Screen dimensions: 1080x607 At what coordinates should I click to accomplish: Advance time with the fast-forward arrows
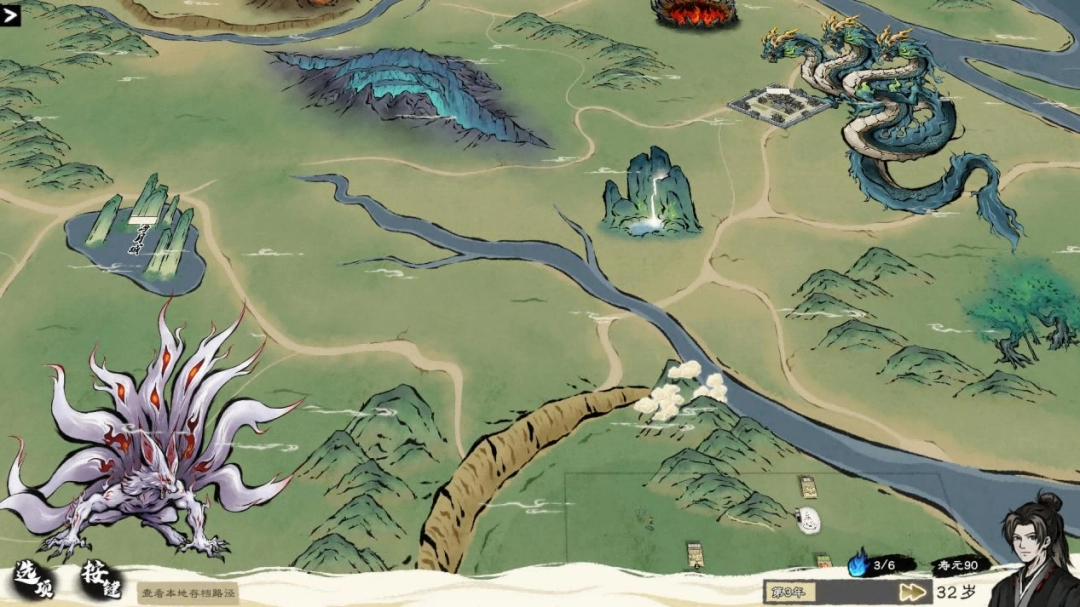(x=912, y=591)
